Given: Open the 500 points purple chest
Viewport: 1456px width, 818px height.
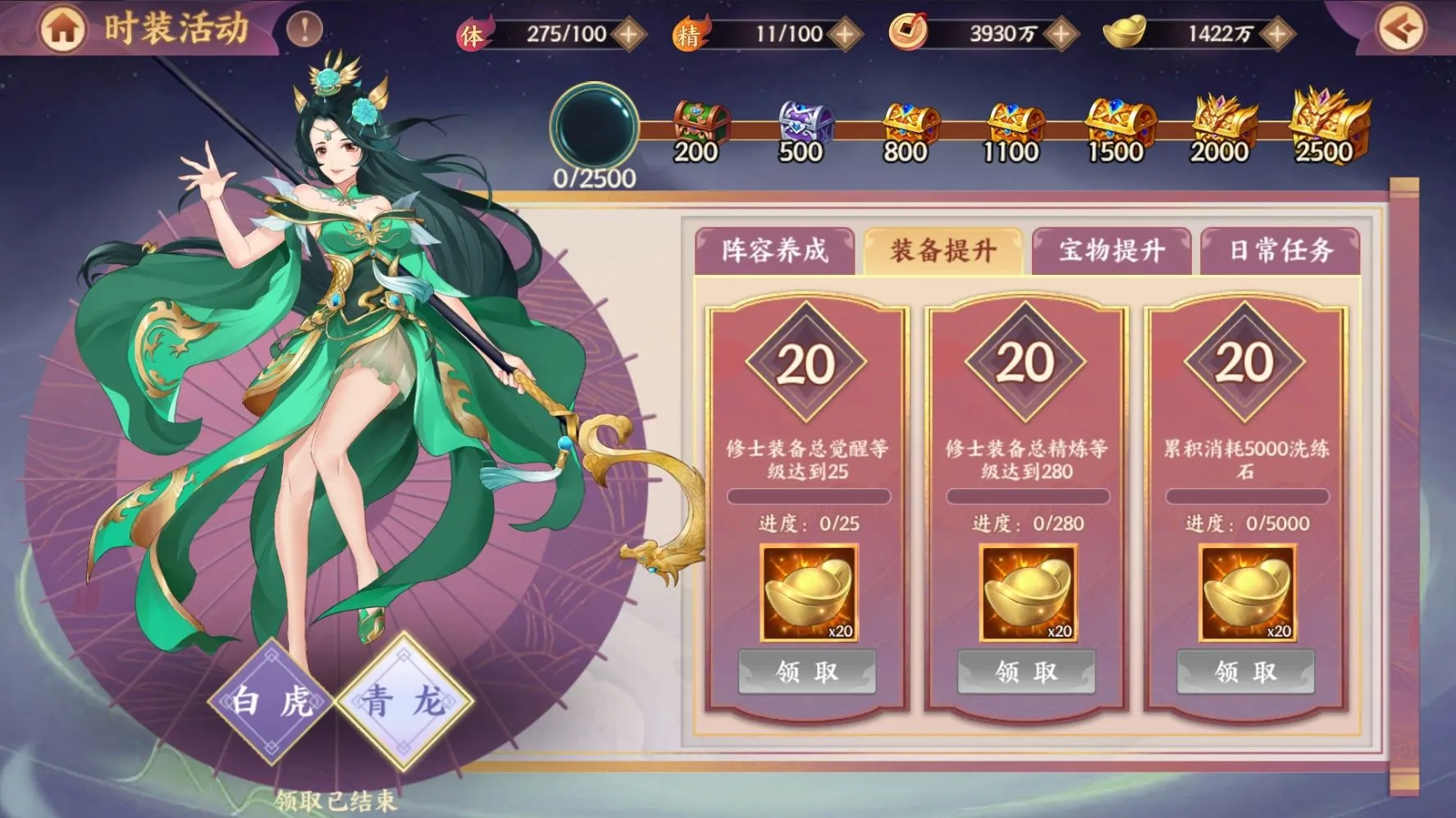Looking at the screenshot, I should [804, 125].
